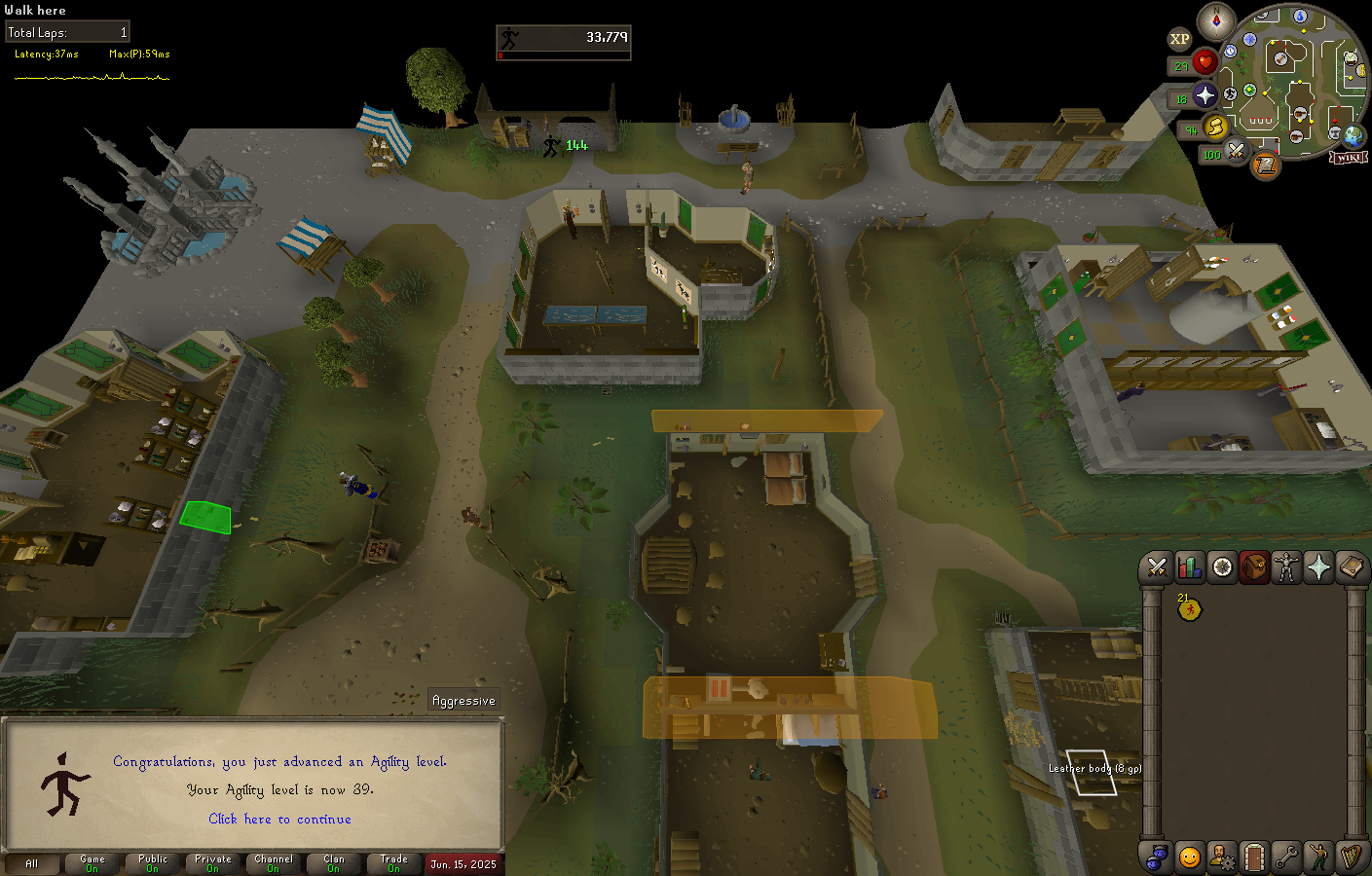Switch to the Emotes tab
This screenshot has height=876, width=1372.
pyautogui.click(x=1318, y=857)
